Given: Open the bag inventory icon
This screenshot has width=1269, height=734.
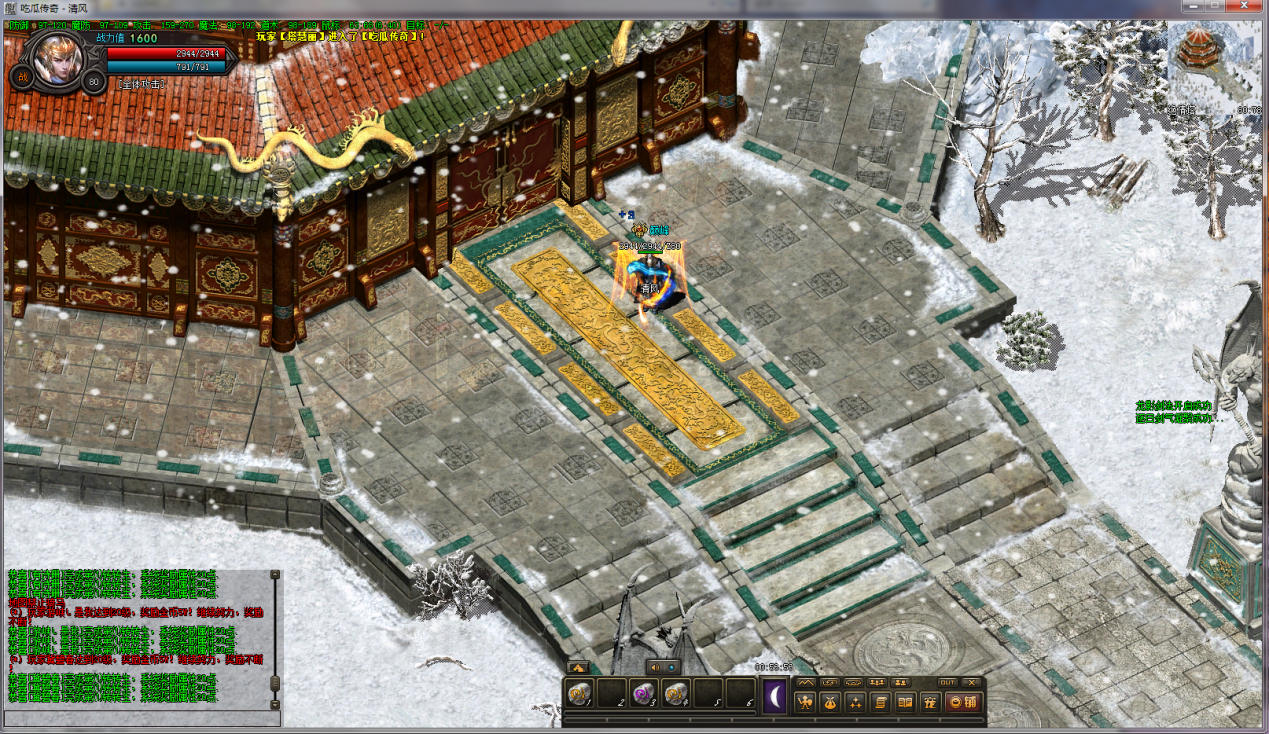Looking at the screenshot, I should tap(830, 702).
